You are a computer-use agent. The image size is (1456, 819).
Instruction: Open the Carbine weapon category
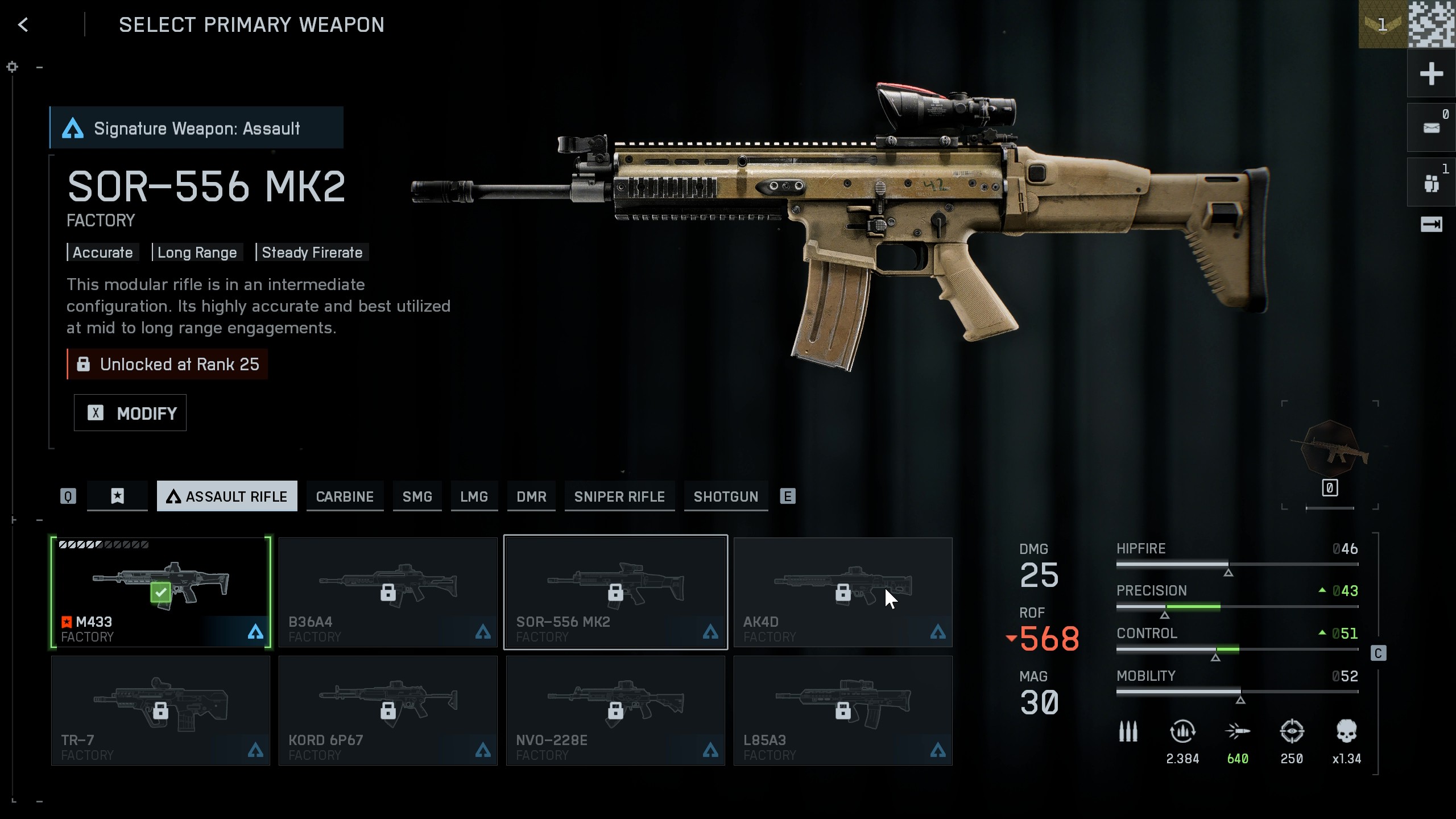(x=345, y=496)
